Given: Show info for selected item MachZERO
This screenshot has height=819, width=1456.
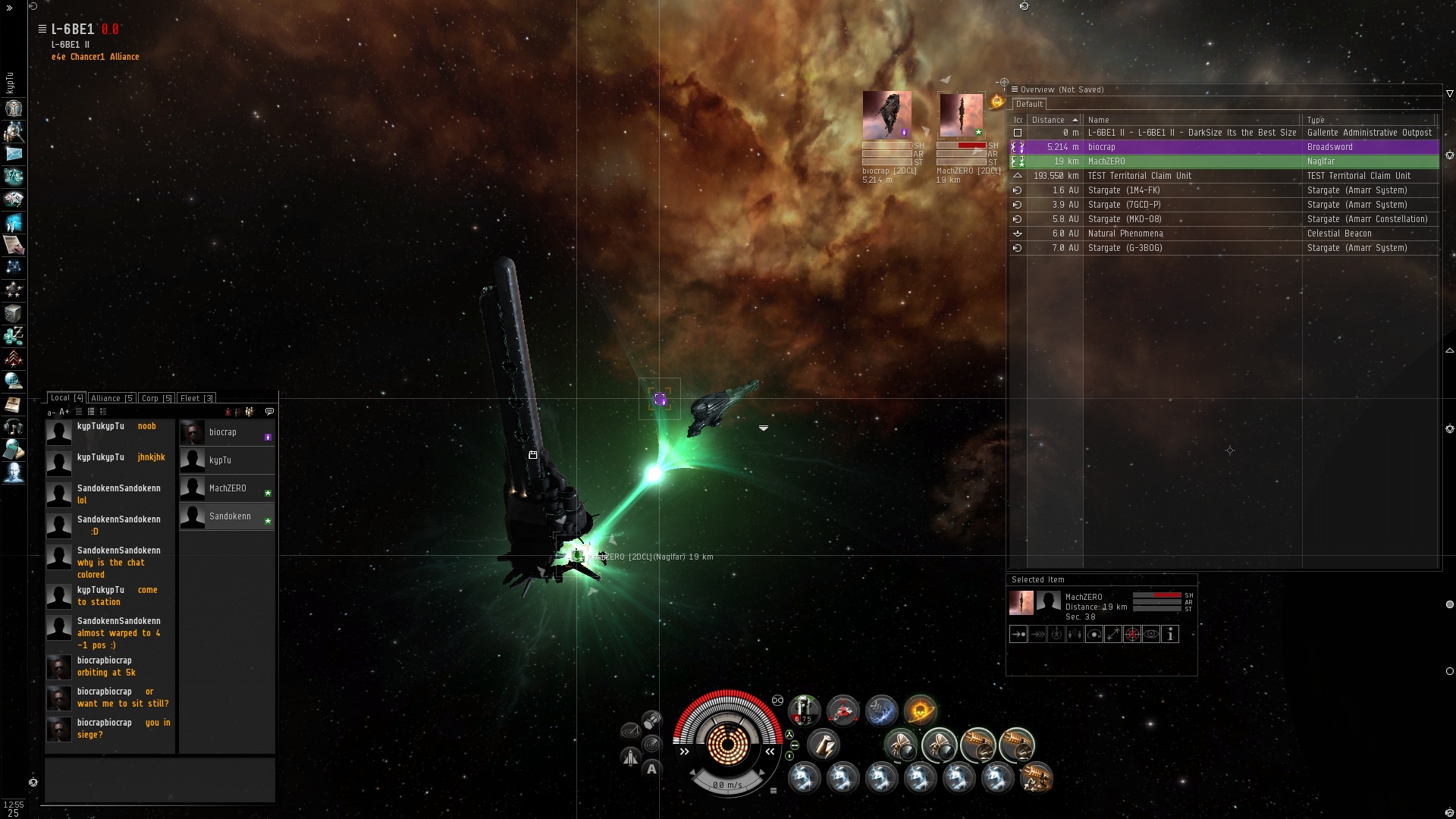Looking at the screenshot, I should pos(1170,635).
